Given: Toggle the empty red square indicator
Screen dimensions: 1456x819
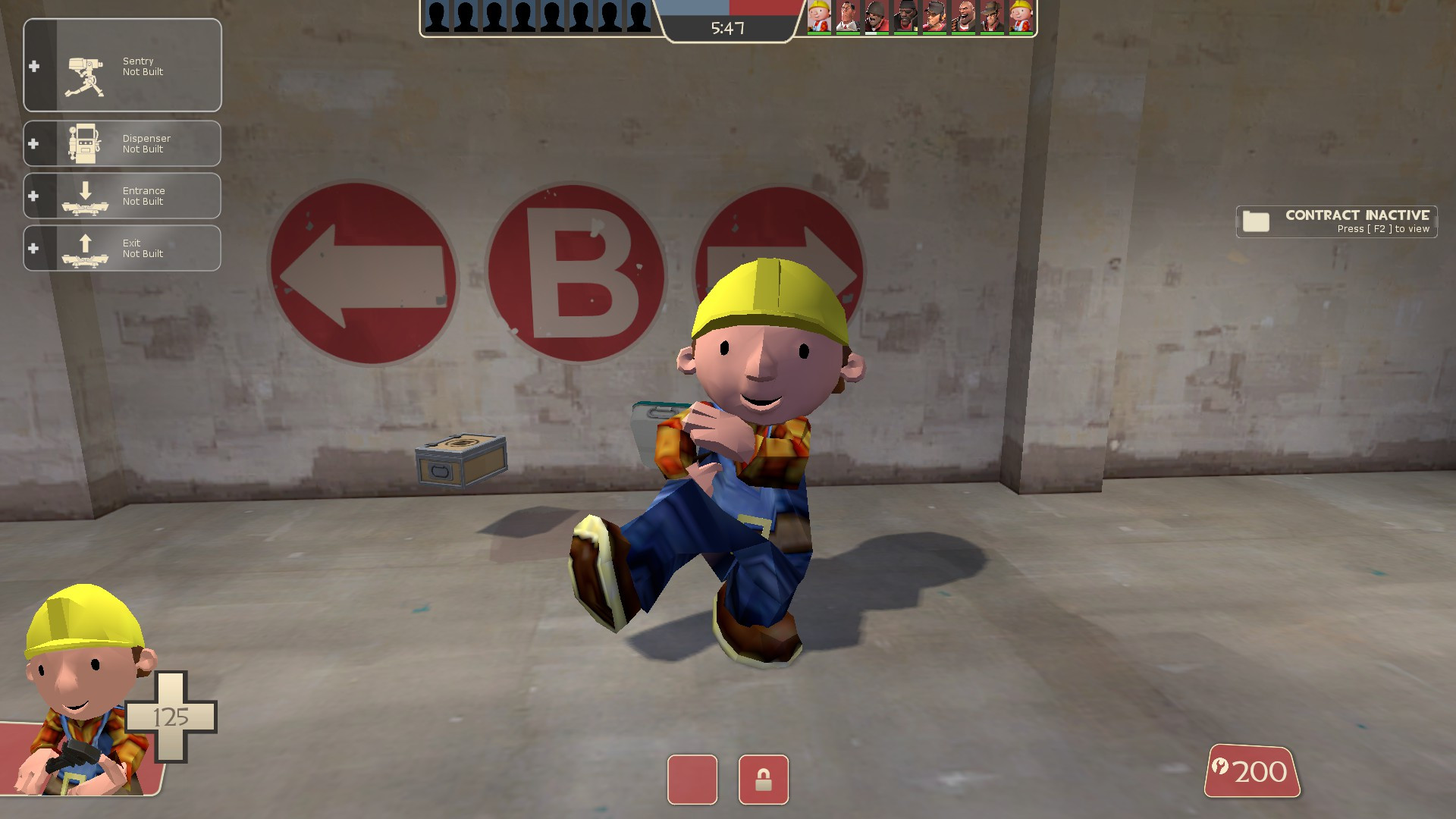Looking at the screenshot, I should pyautogui.click(x=692, y=780).
